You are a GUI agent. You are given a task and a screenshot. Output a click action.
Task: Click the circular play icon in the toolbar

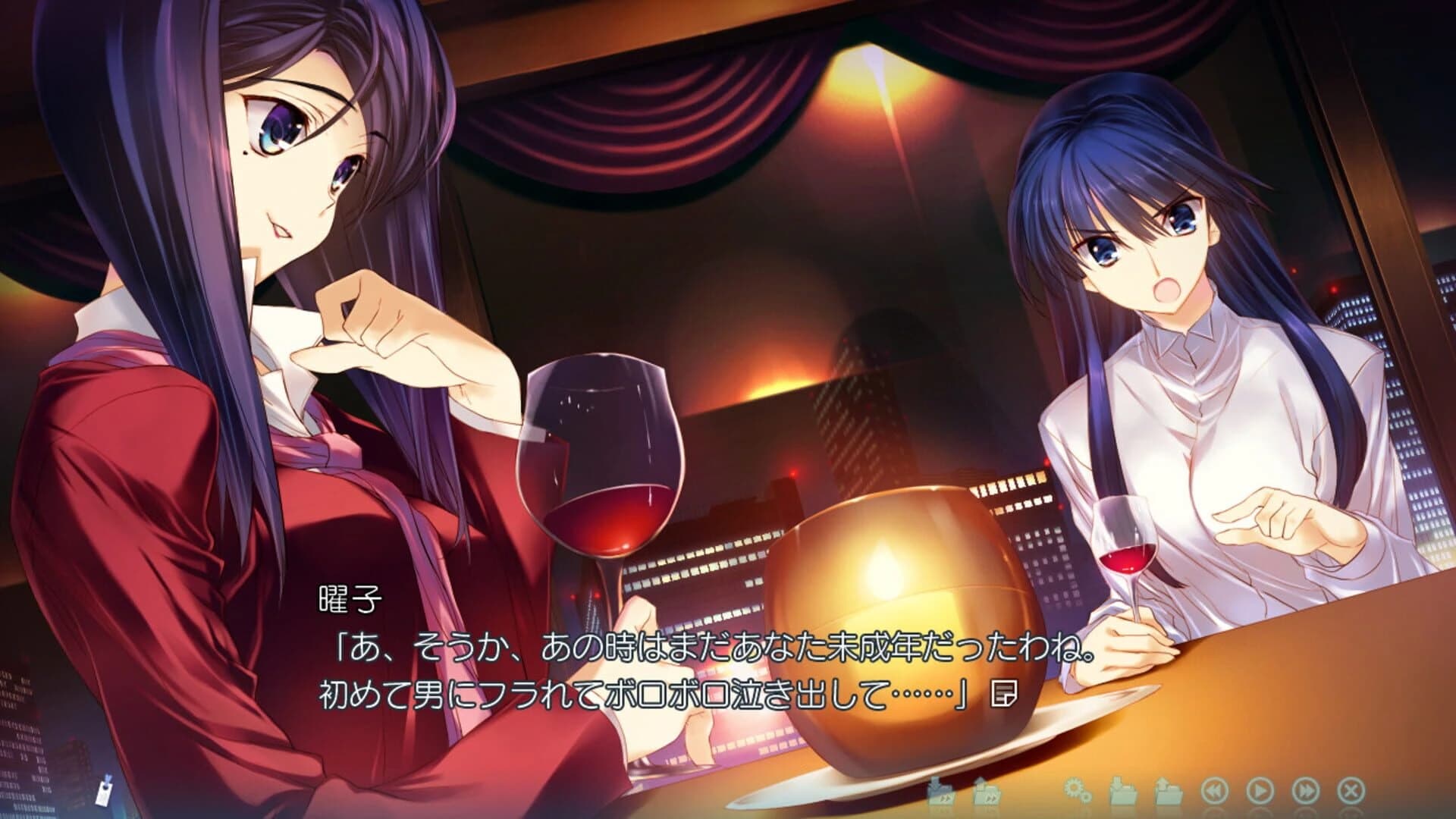[1260, 792]
